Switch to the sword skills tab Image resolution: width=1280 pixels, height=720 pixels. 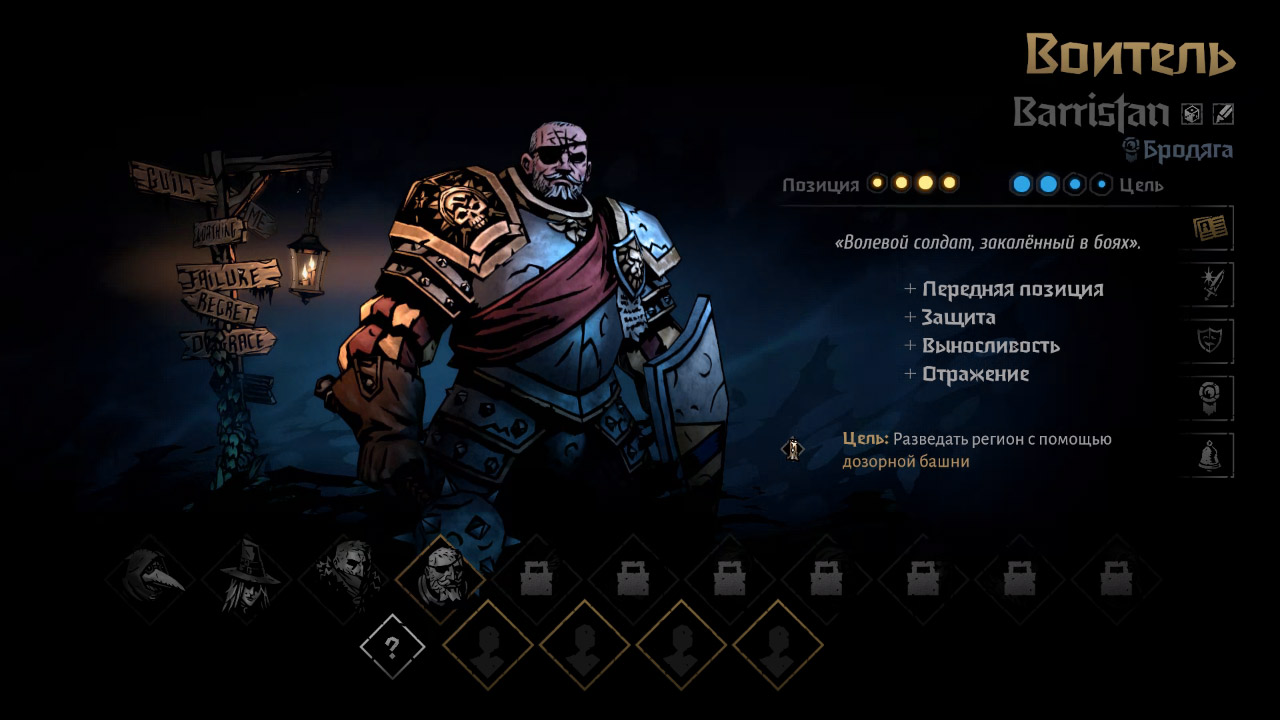click(x=1212, y=286)
